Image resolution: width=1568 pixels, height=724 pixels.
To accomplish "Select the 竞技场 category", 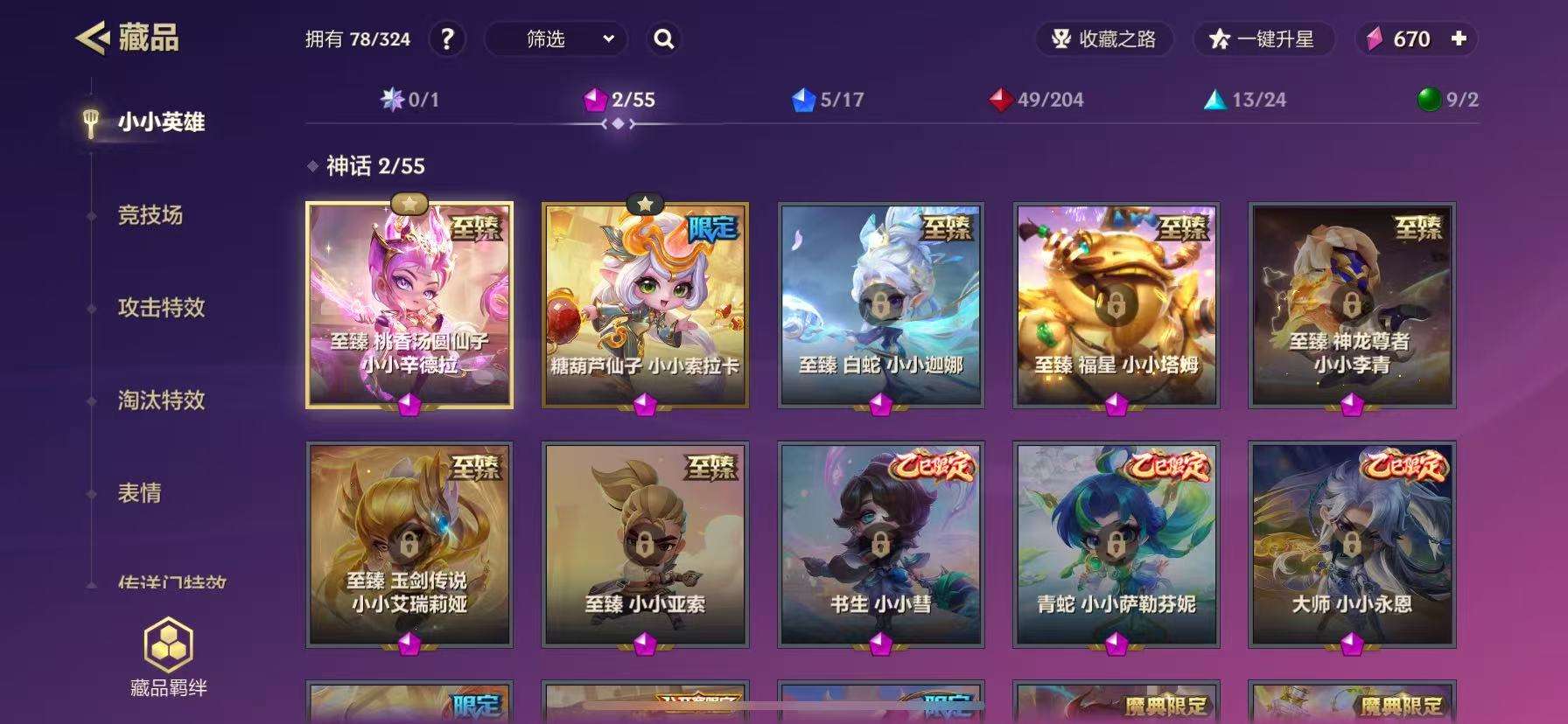I will [x=150, y=215].
